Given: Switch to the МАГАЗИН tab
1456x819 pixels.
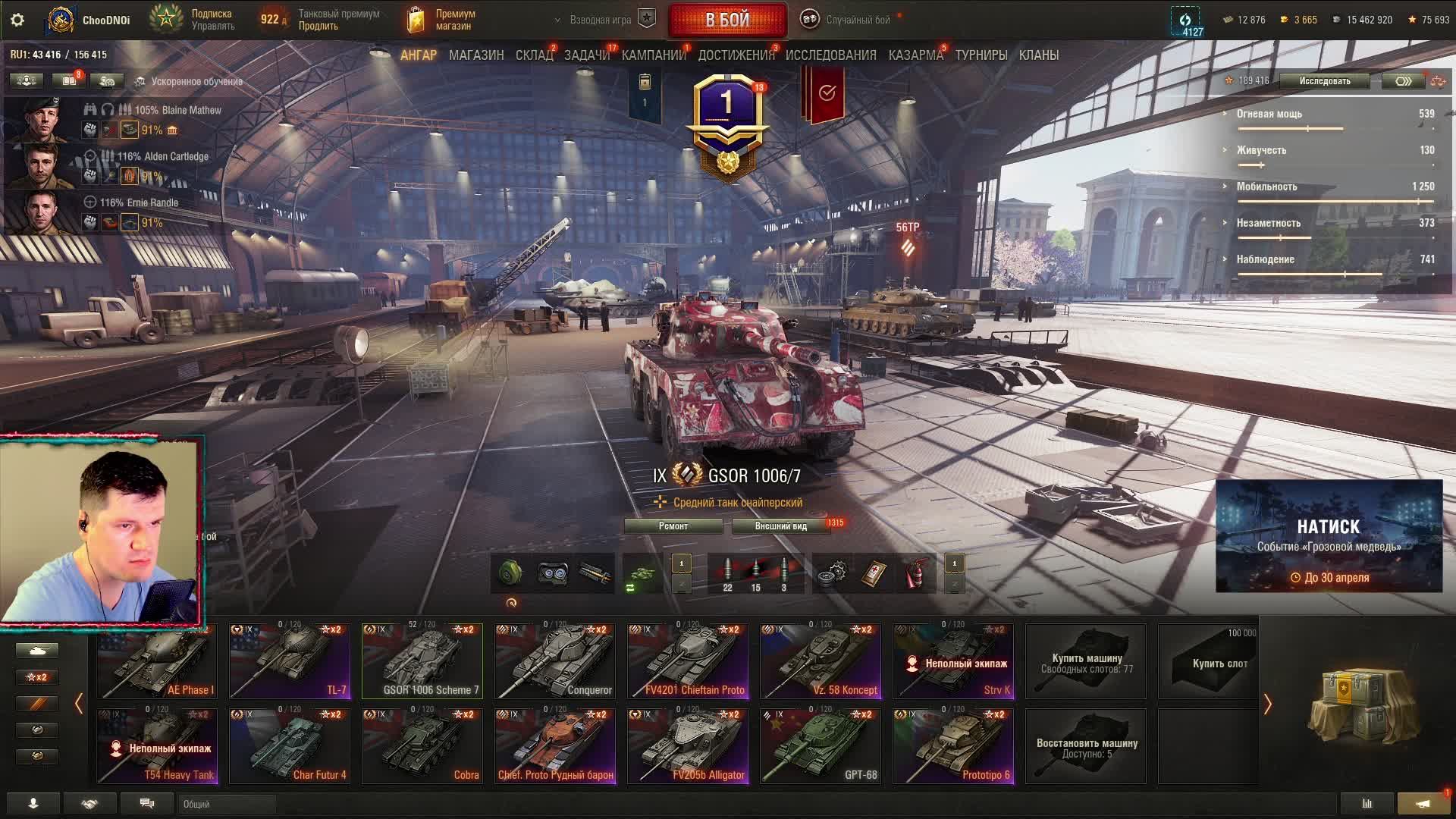Looking at the screenshot, I should [476, 55].
